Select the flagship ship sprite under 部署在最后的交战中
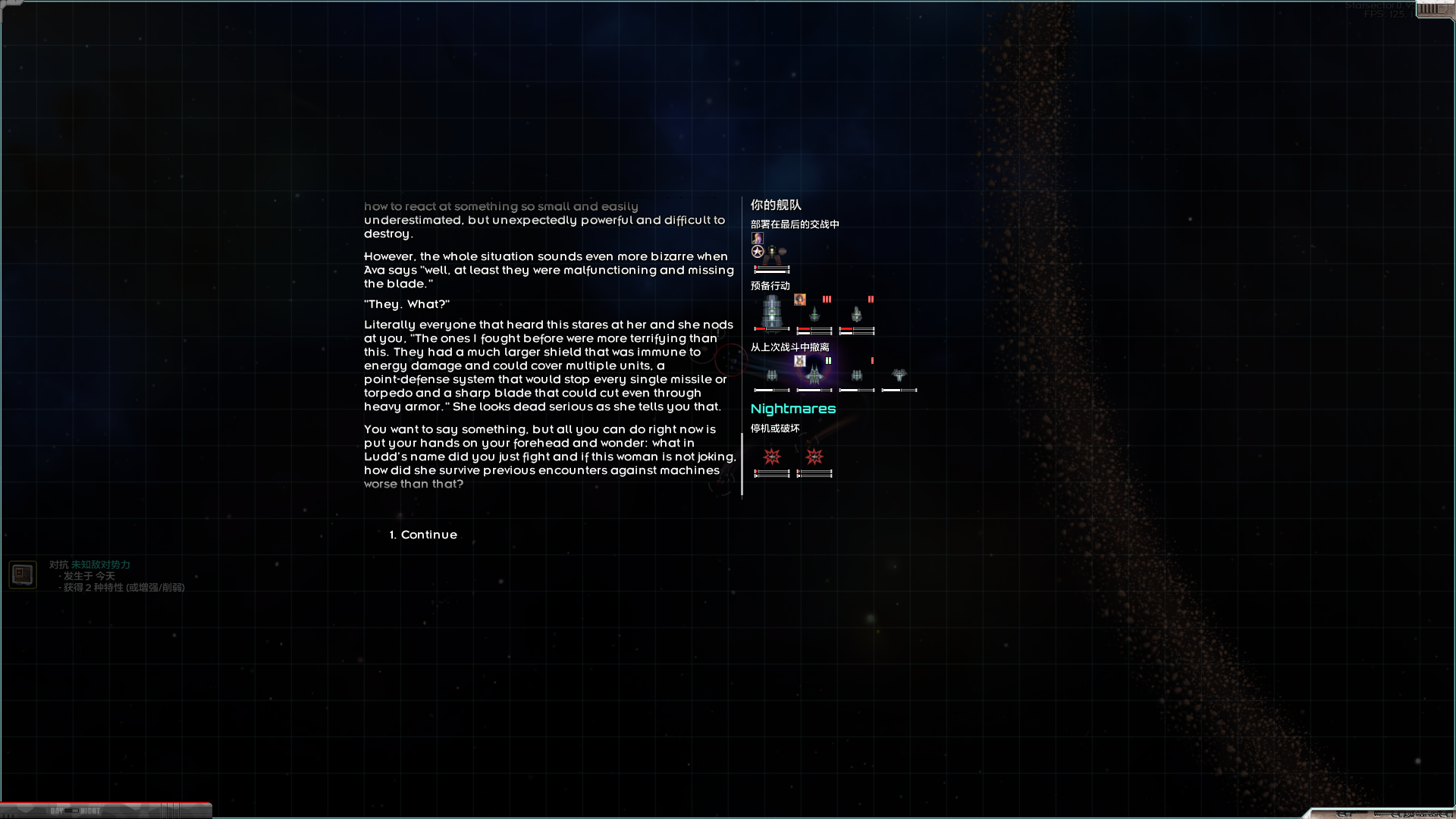This screenshot has width=1456, height=819. [x=773, y=253]
